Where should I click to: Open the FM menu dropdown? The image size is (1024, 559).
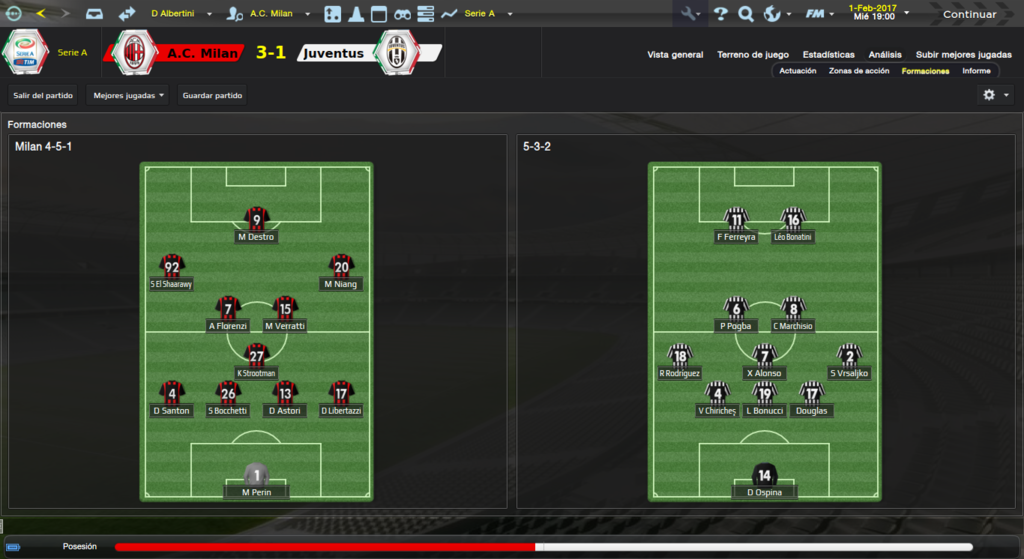tap(821, 14)
